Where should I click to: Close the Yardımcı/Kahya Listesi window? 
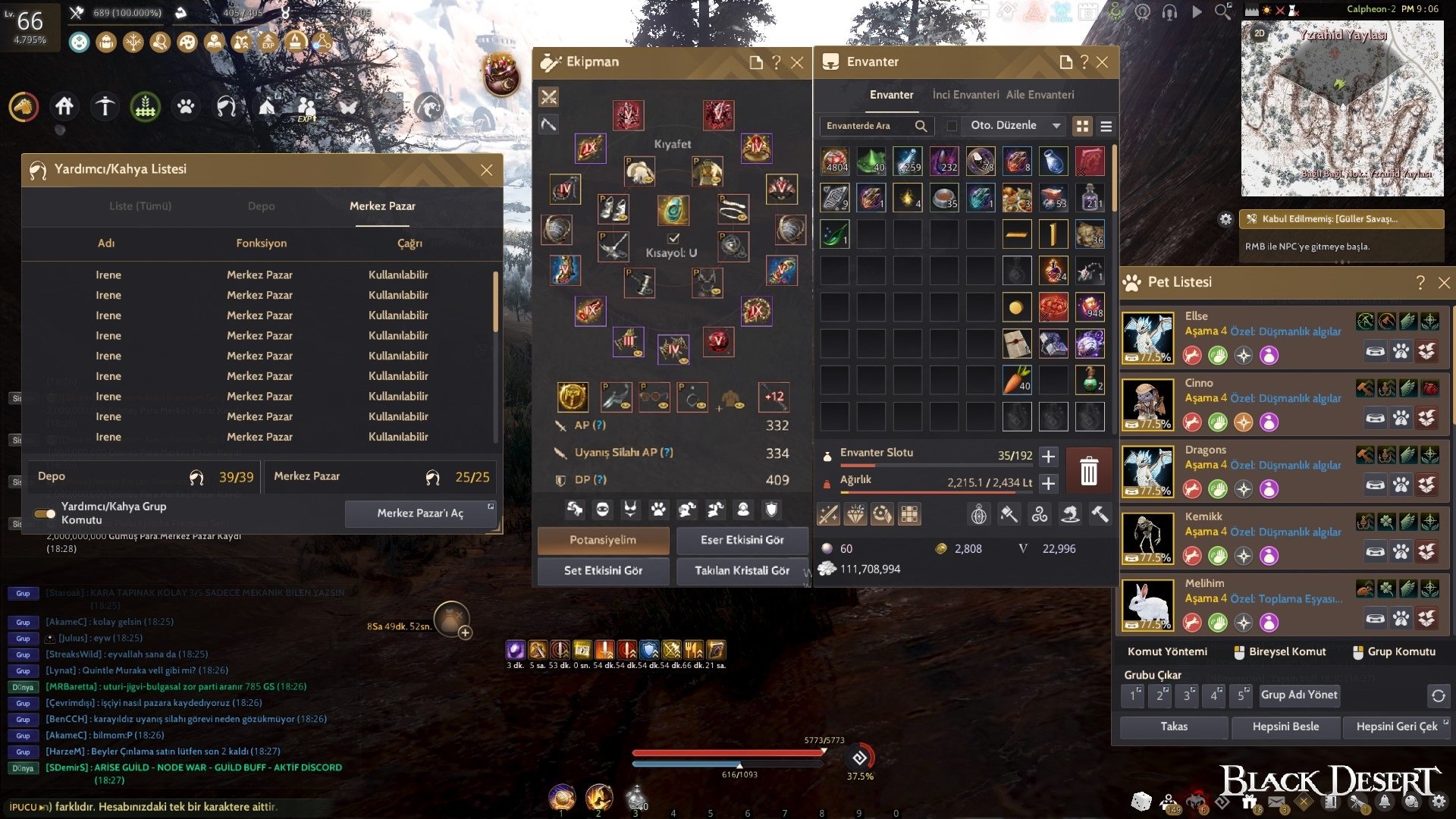486,170
